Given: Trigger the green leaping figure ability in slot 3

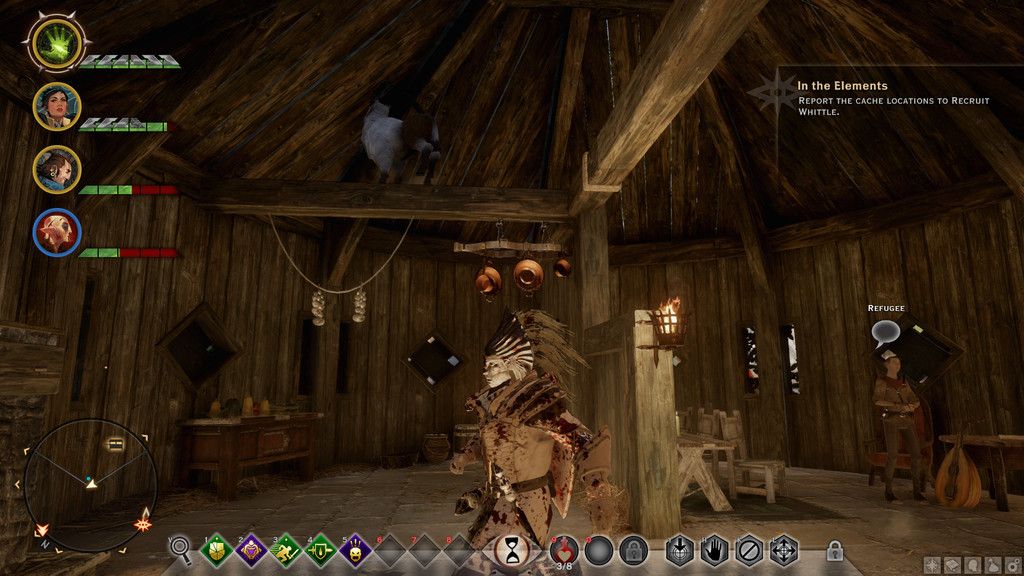Looking at the screenshot, I should click(286, 549).
